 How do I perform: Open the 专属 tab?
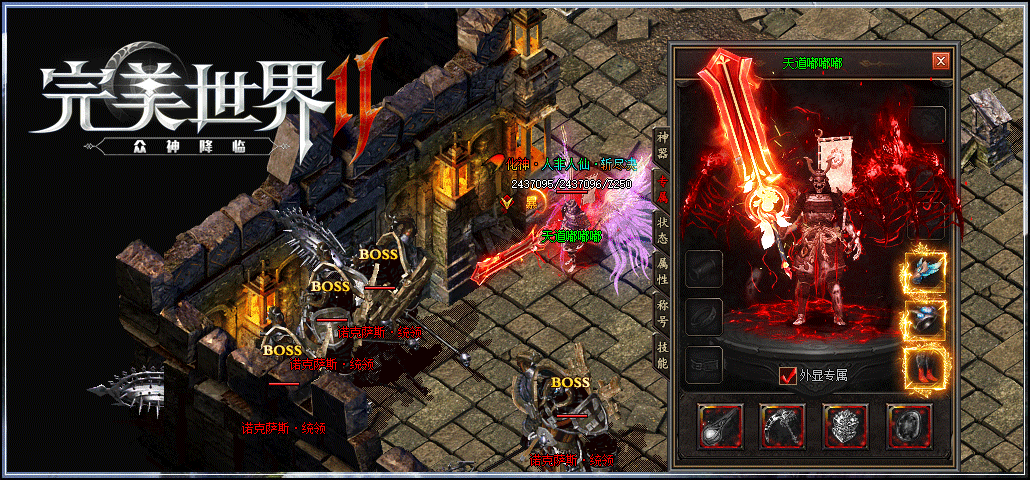click(661, 185)
